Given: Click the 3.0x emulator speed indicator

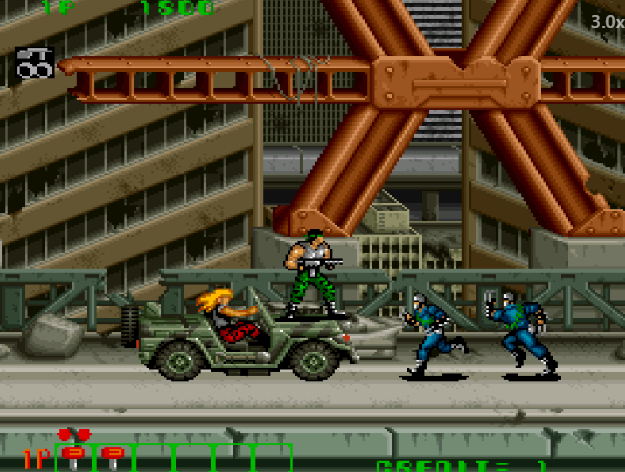Looking at the screenshot, I should pyautogui.click(x=605, y=21).
